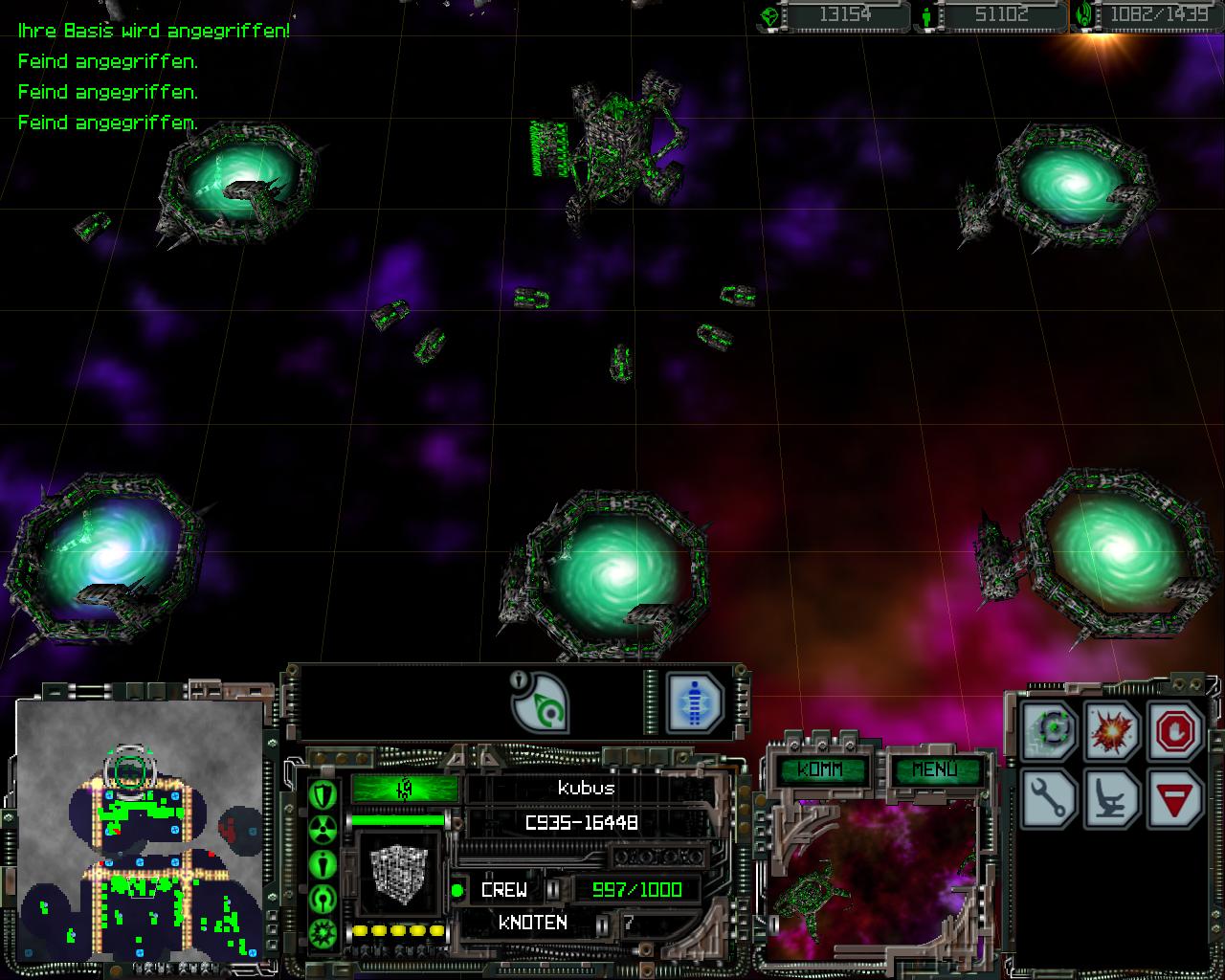Open the KOMM communications panel
Image resolution: width=1225 pixels, height=980 pixels.
pos(820,770)
